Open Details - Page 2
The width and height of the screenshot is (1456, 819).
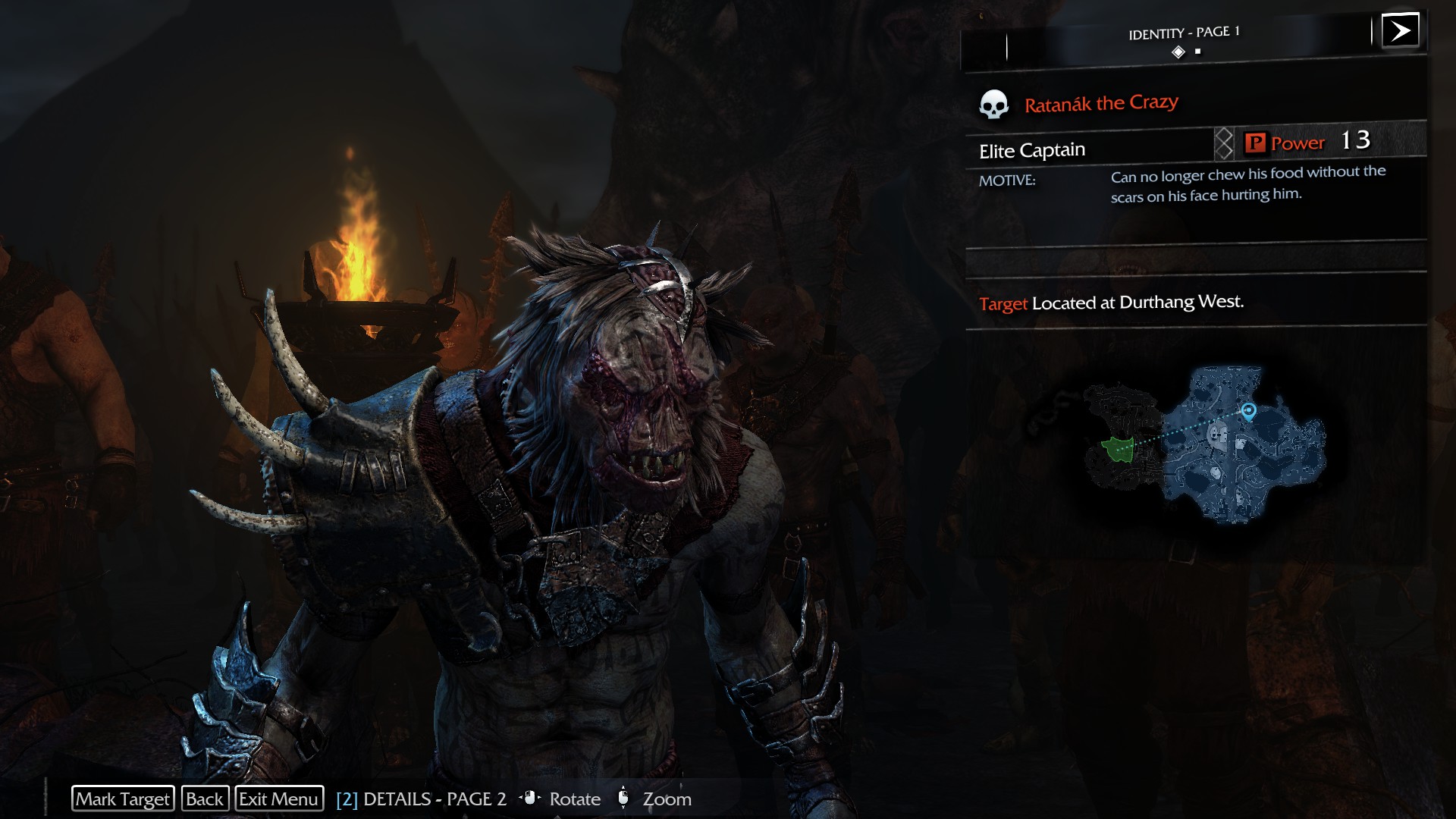[x=421, y=799]
